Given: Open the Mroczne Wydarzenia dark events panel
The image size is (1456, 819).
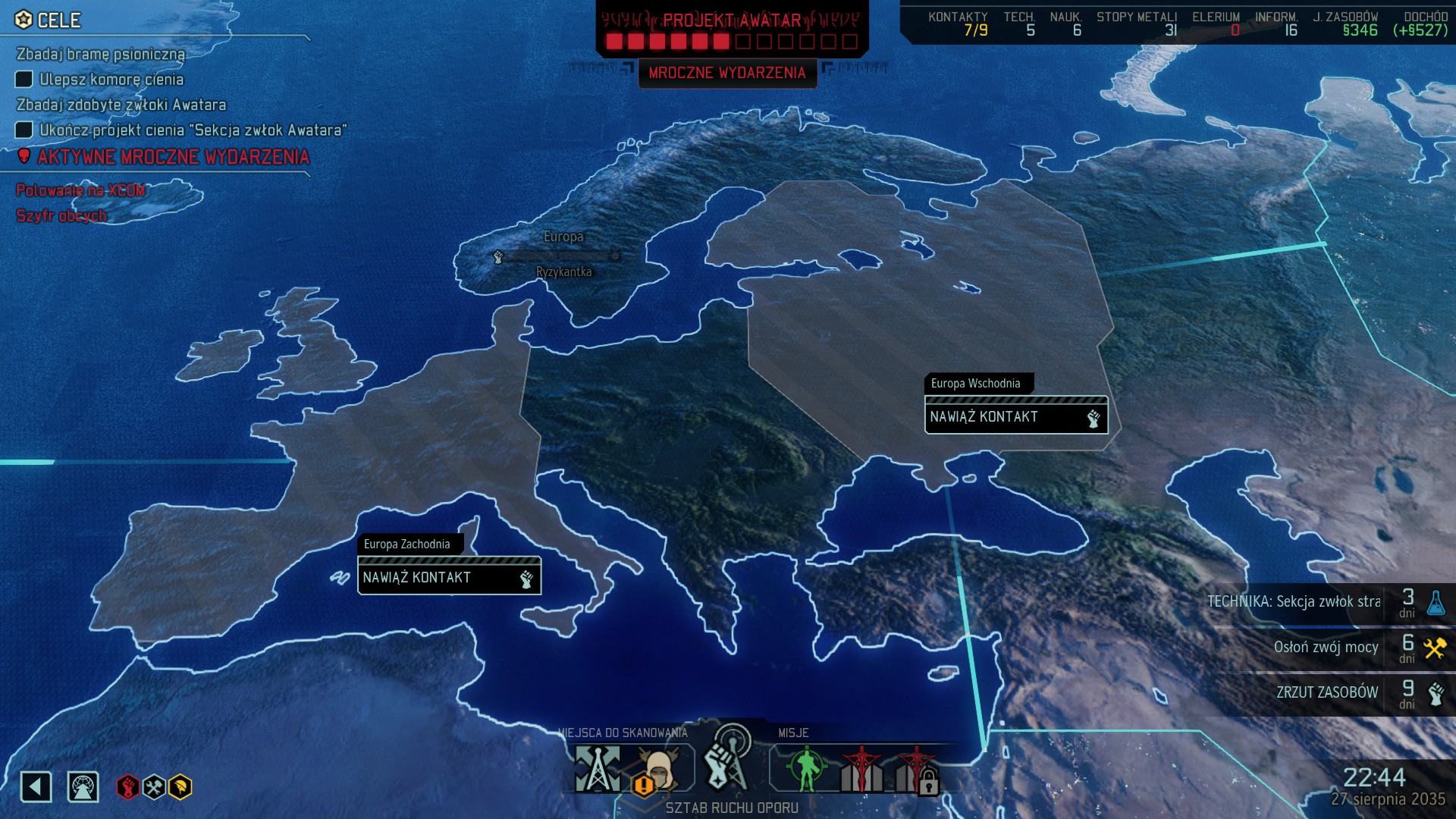Looking at the screenshot, I should click(x=726, y=73).
